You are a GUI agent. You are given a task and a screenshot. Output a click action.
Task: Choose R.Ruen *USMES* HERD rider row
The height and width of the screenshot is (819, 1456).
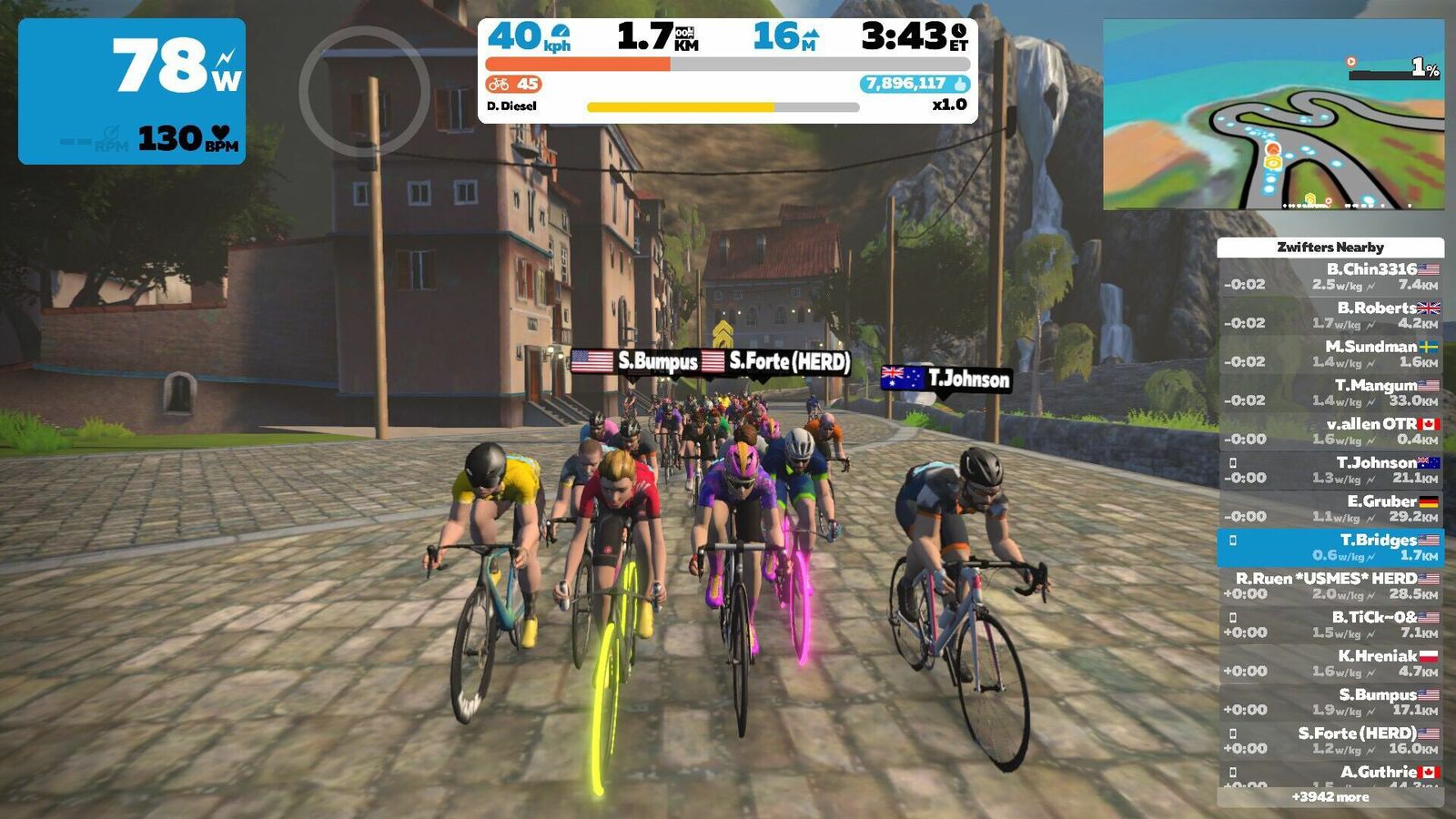(x=1330, y=586)
